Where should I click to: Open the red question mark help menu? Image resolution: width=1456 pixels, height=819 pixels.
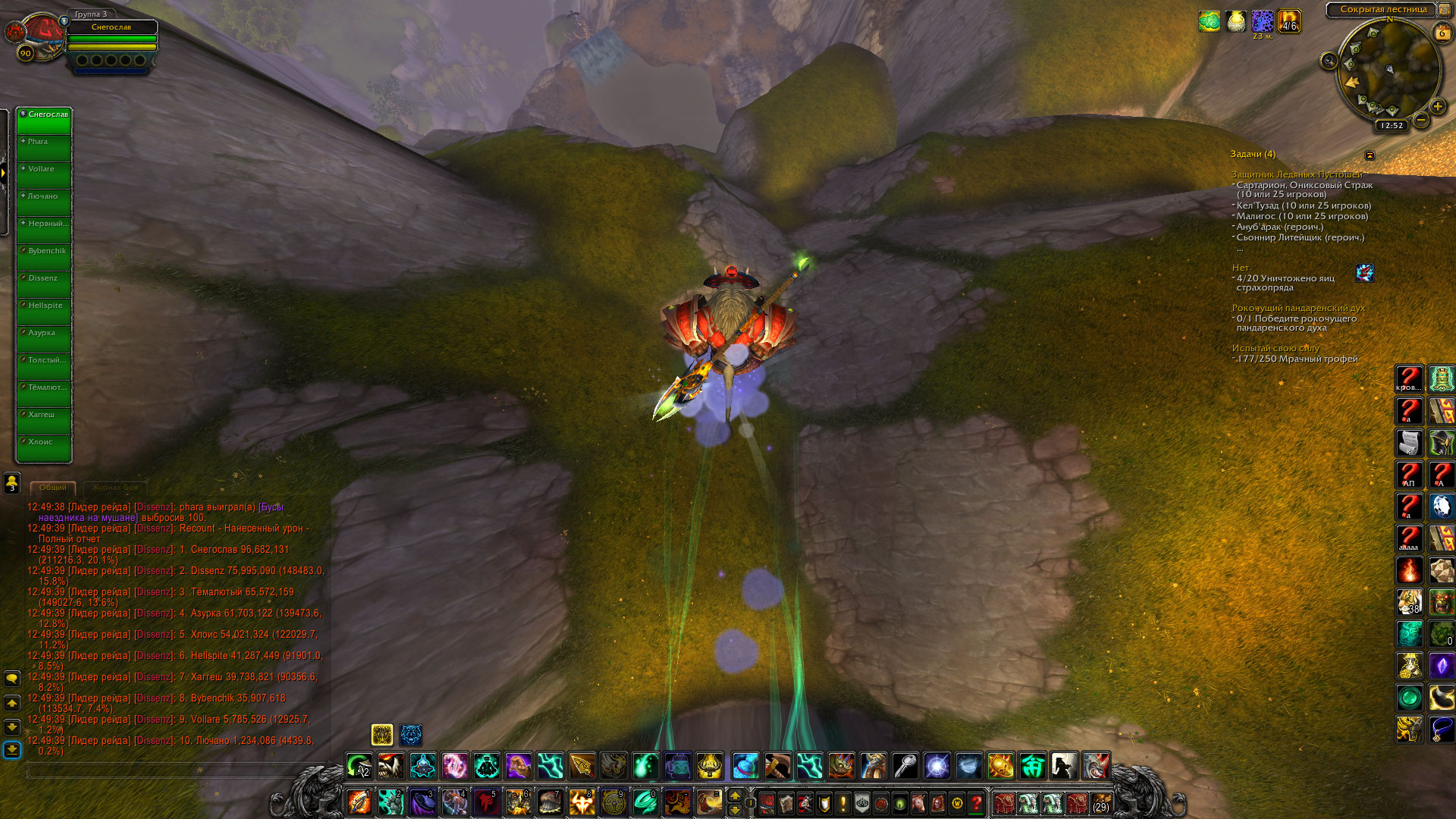(977, 802)
